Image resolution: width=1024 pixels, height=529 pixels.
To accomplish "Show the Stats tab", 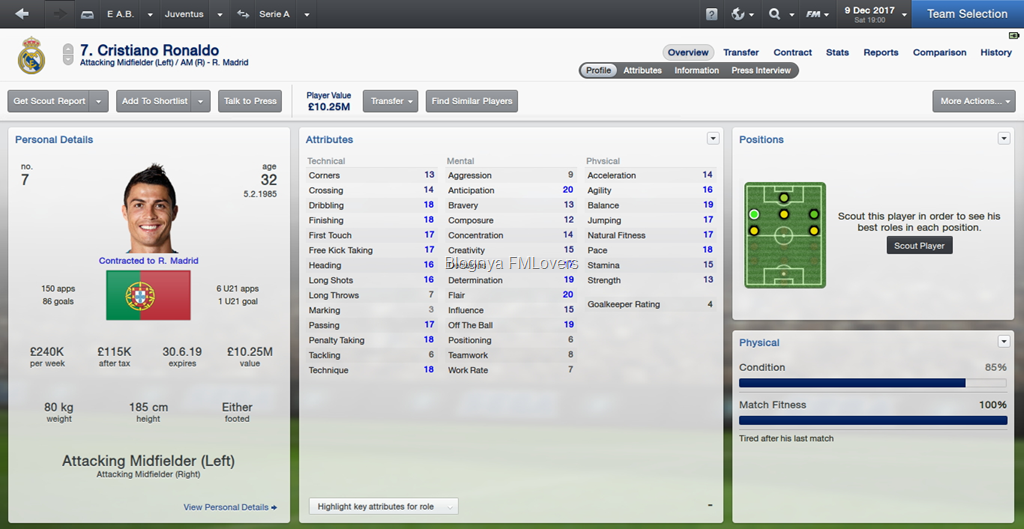I will coord(837,52).
